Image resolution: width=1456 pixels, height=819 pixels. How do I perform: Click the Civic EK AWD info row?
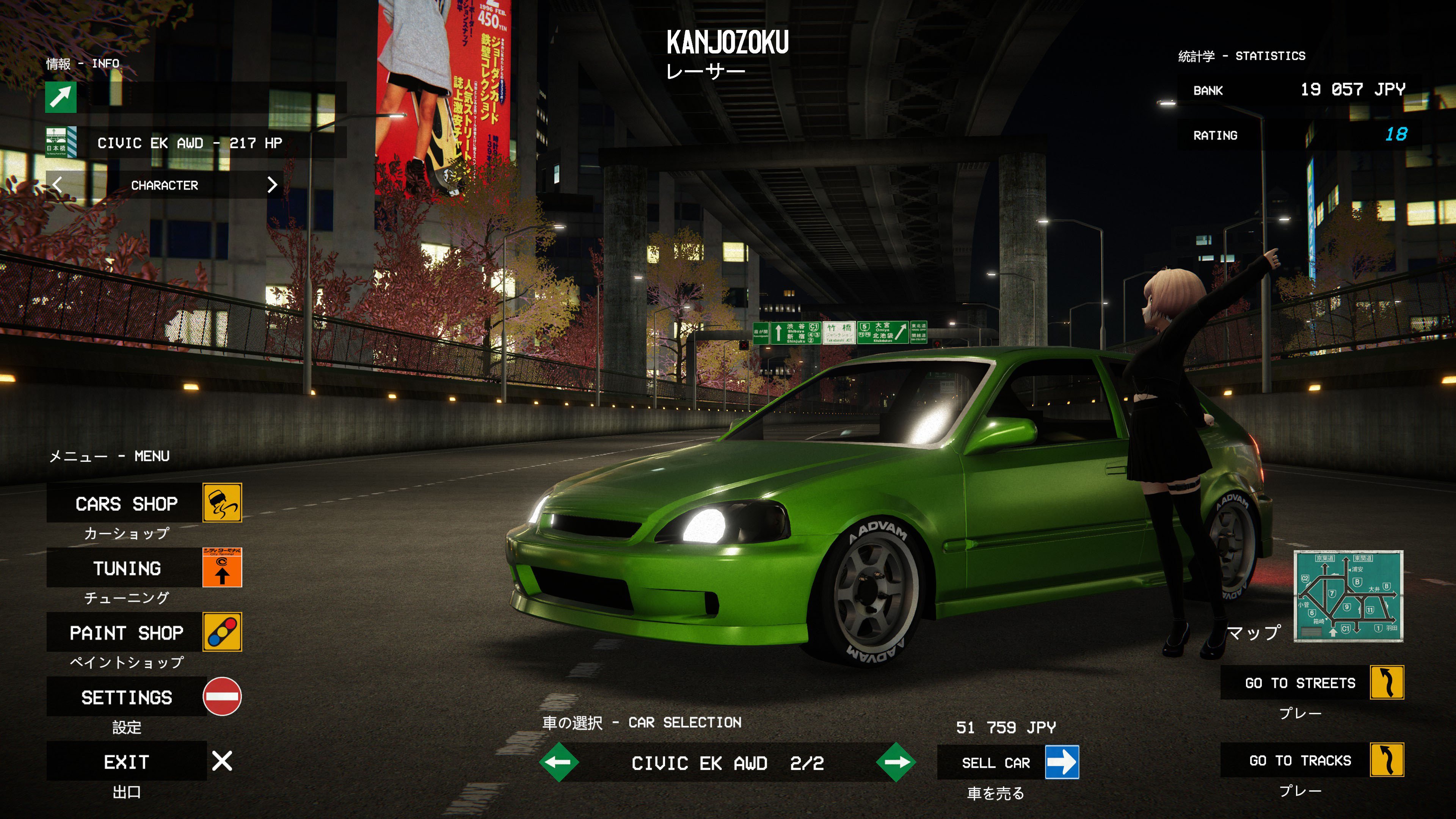(x=190, y=143)
